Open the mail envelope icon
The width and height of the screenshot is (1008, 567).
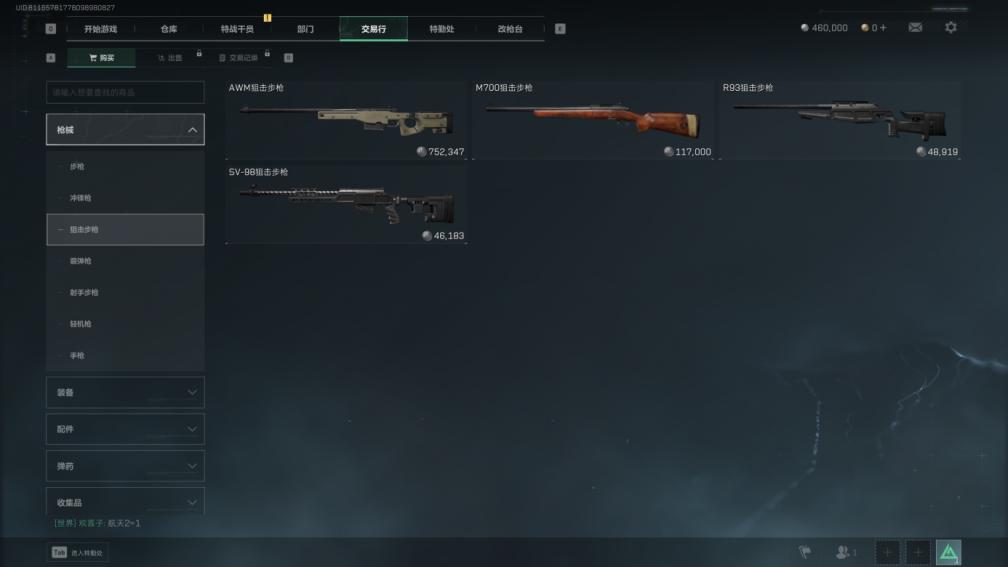tap(915, 28)
